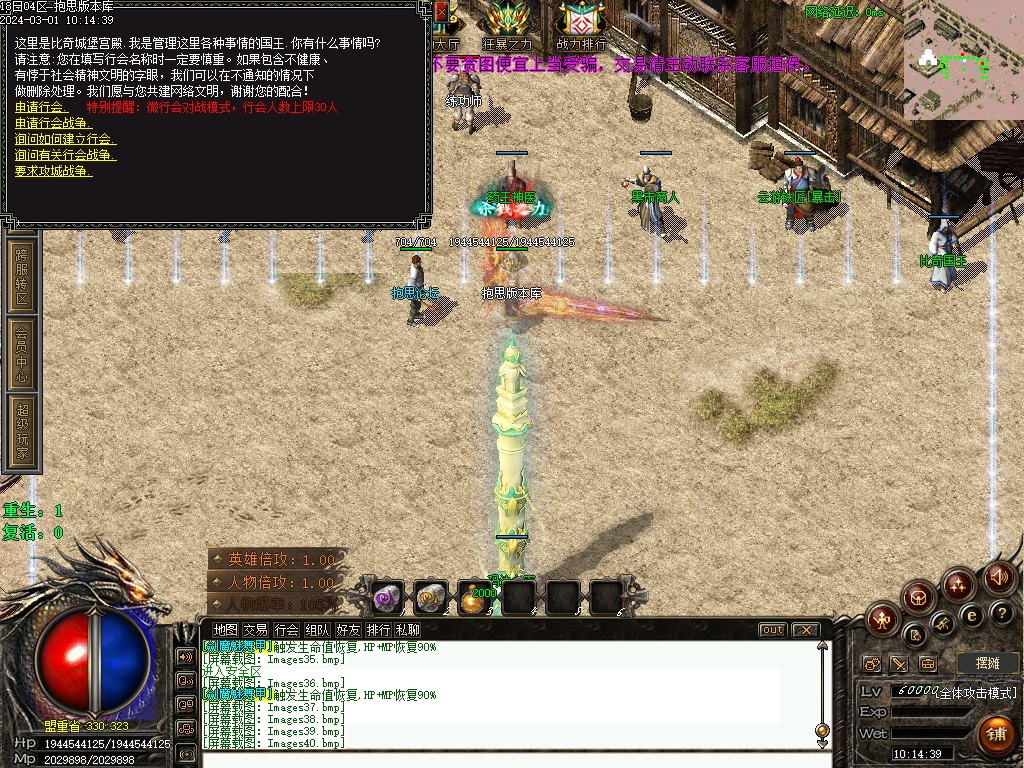This screenshot has height=768, width=1024.
Task: Open the minimap in the corner
Action: (963, 60)
